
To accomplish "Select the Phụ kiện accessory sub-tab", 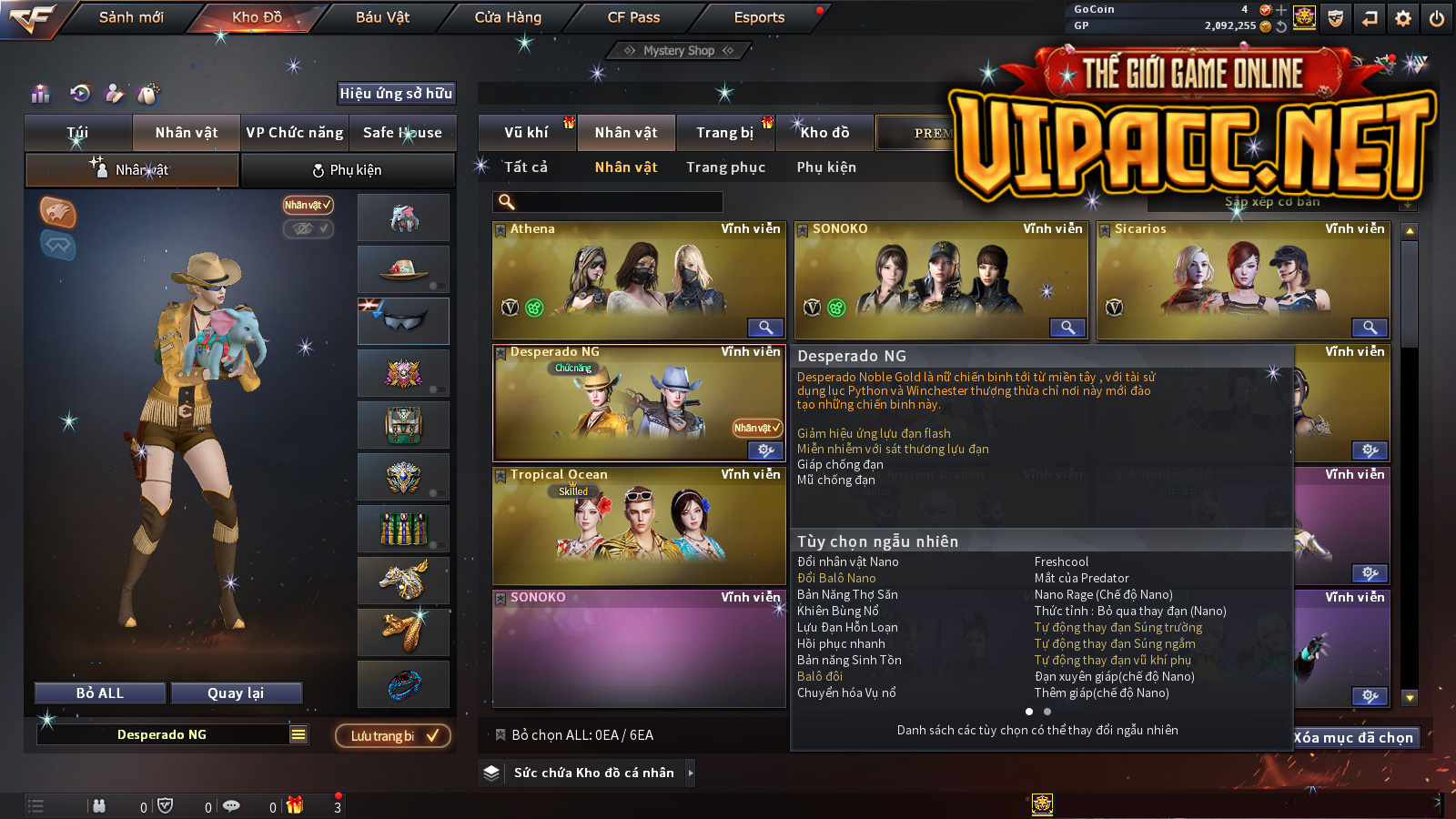I will click(x=348, y=170).
